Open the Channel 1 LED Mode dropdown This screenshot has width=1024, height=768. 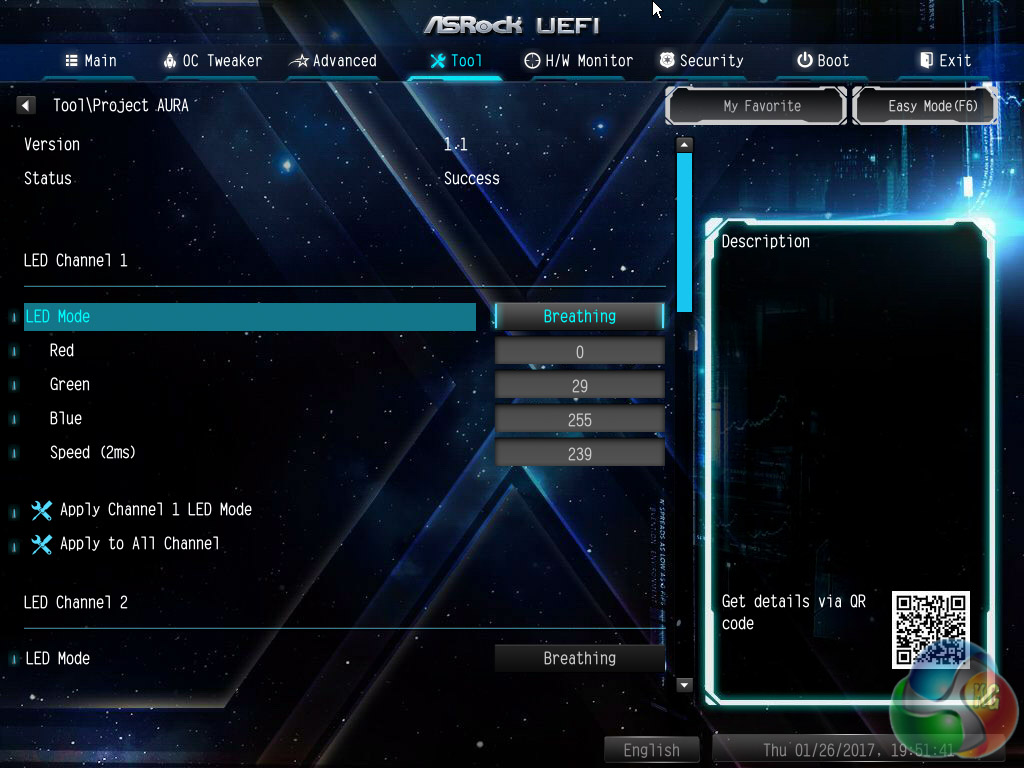coord(579,317)
